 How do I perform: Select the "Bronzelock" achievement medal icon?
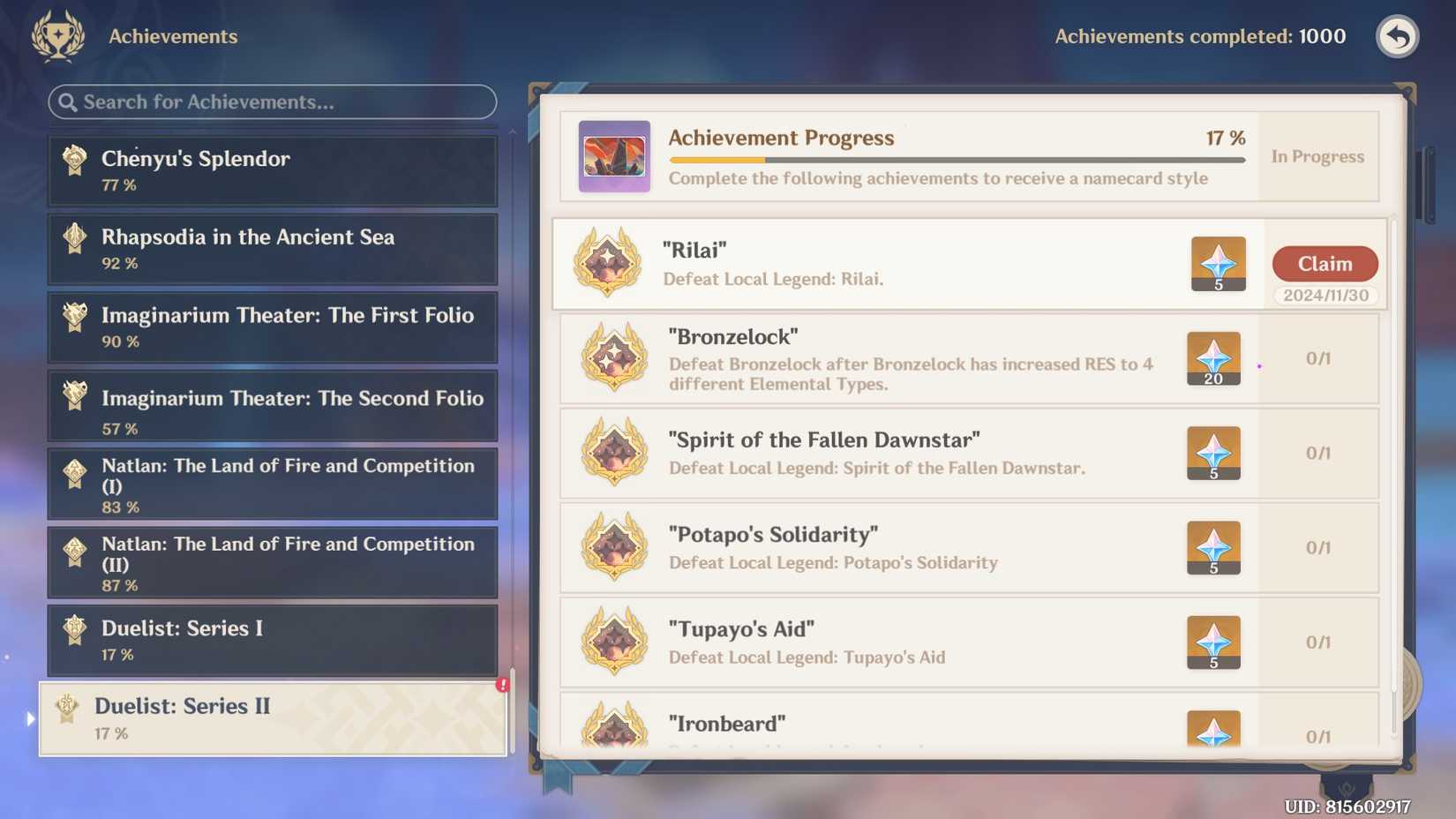coord(613,358)
